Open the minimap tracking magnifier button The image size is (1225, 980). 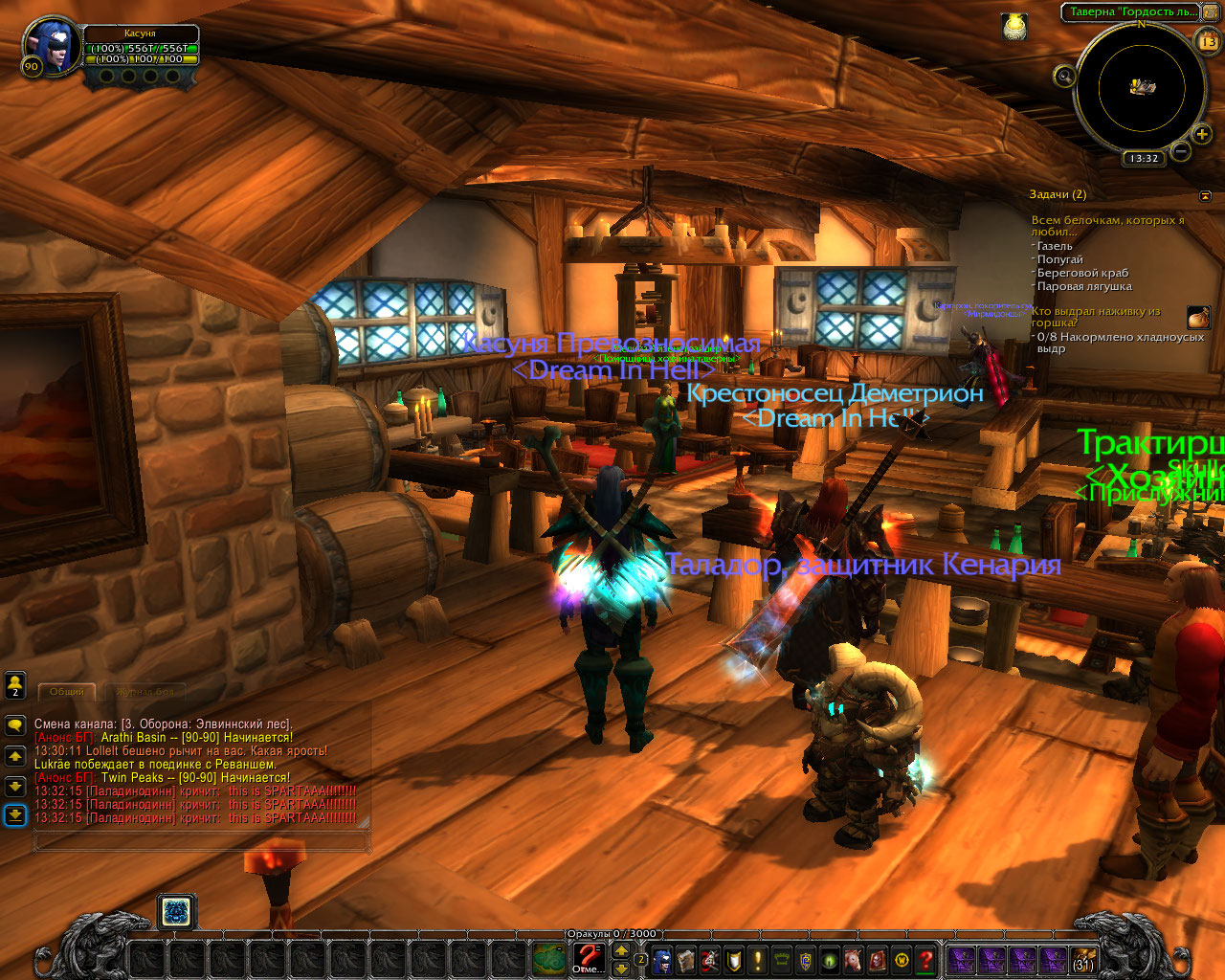coord(1064,76)
